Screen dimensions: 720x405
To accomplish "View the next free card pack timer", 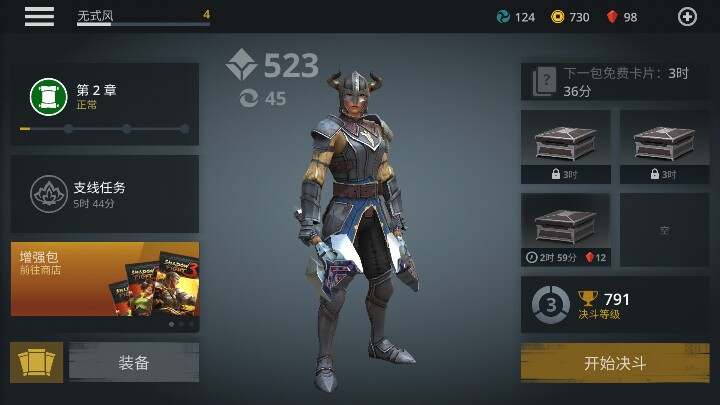I will tap(614, 82).
